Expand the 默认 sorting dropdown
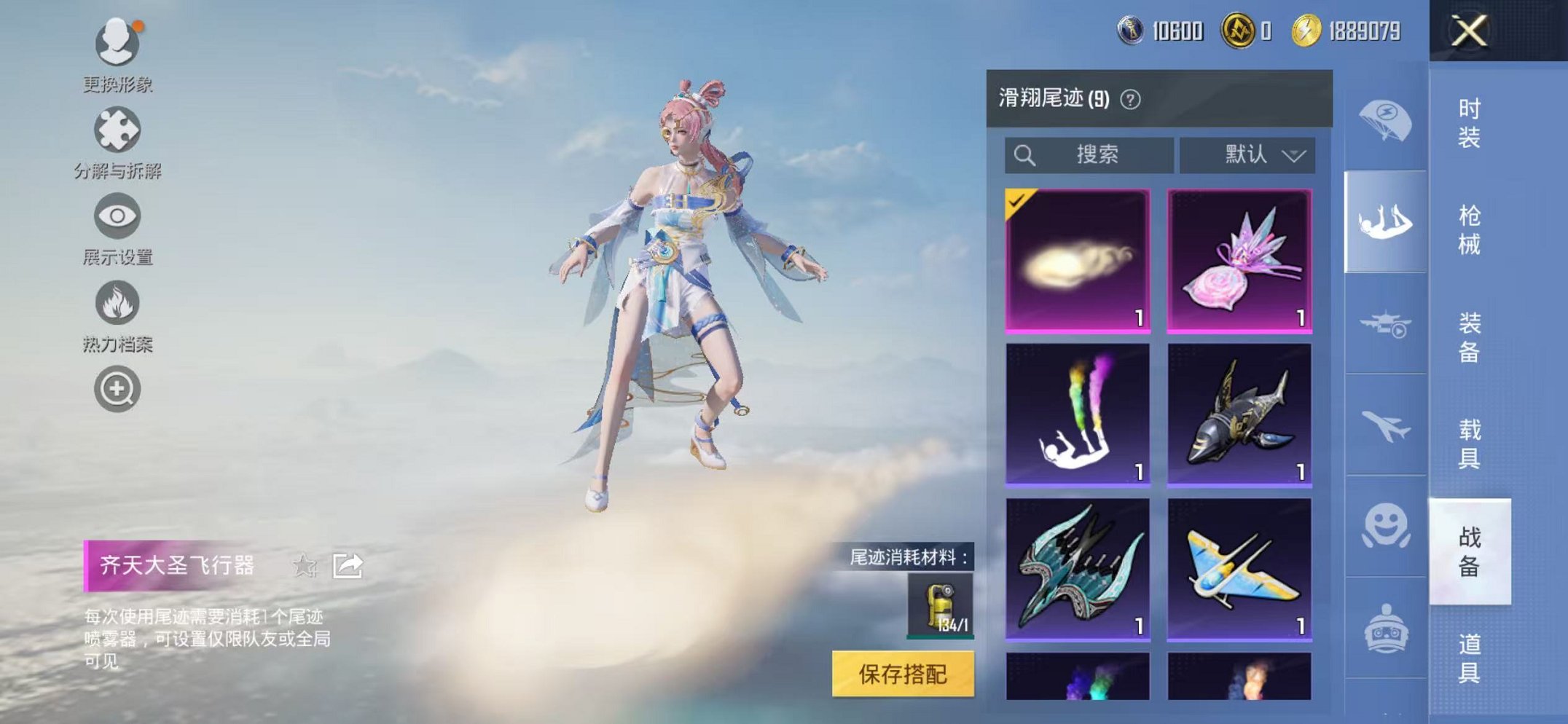 [1247, 154]
